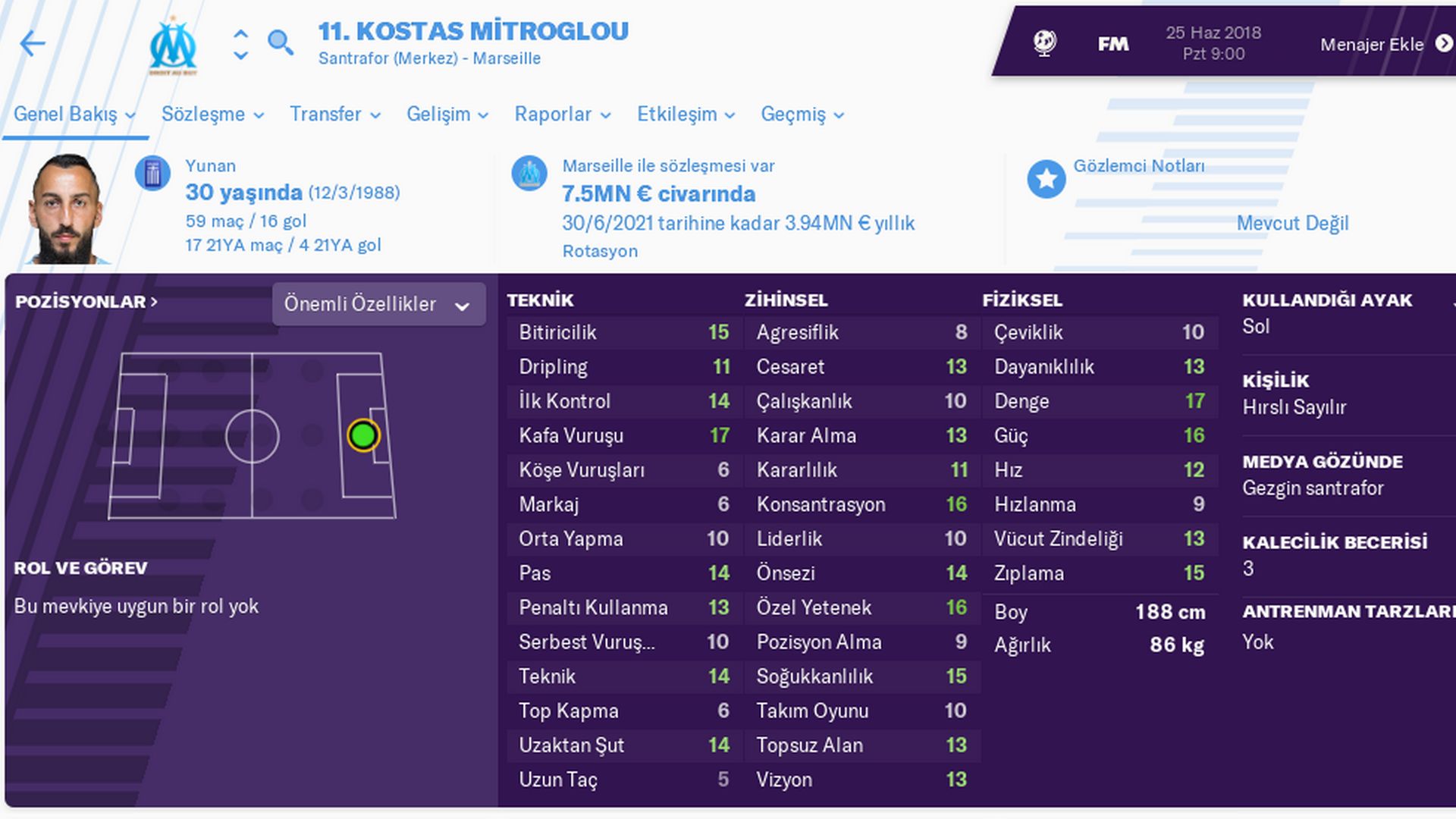Open the Transfer menu tab
The image size is (1456, 819).
pyautogui.click(x=334, y=115)
